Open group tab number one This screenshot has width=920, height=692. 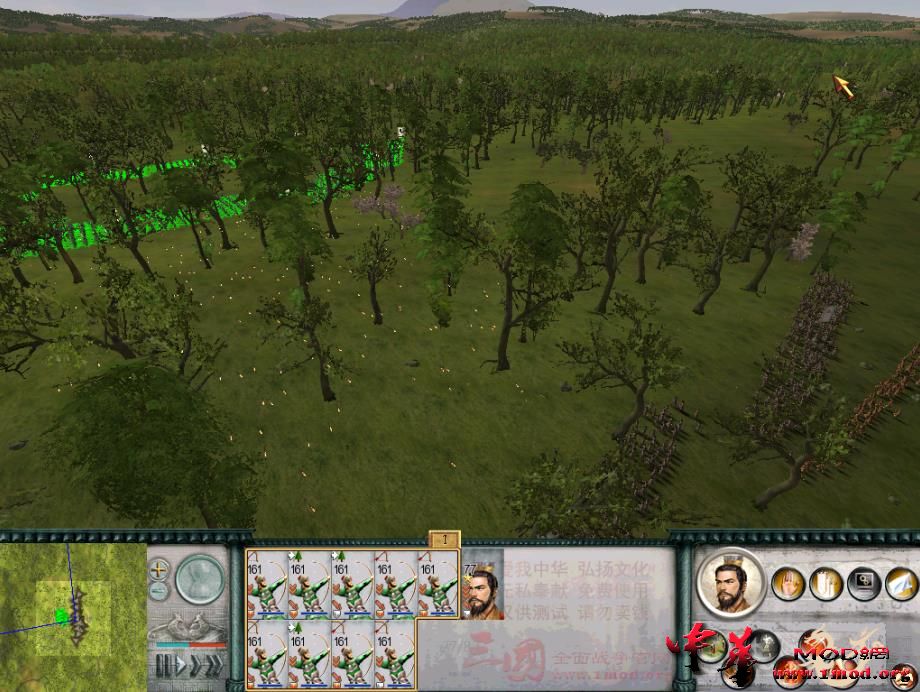pos(444,540)
